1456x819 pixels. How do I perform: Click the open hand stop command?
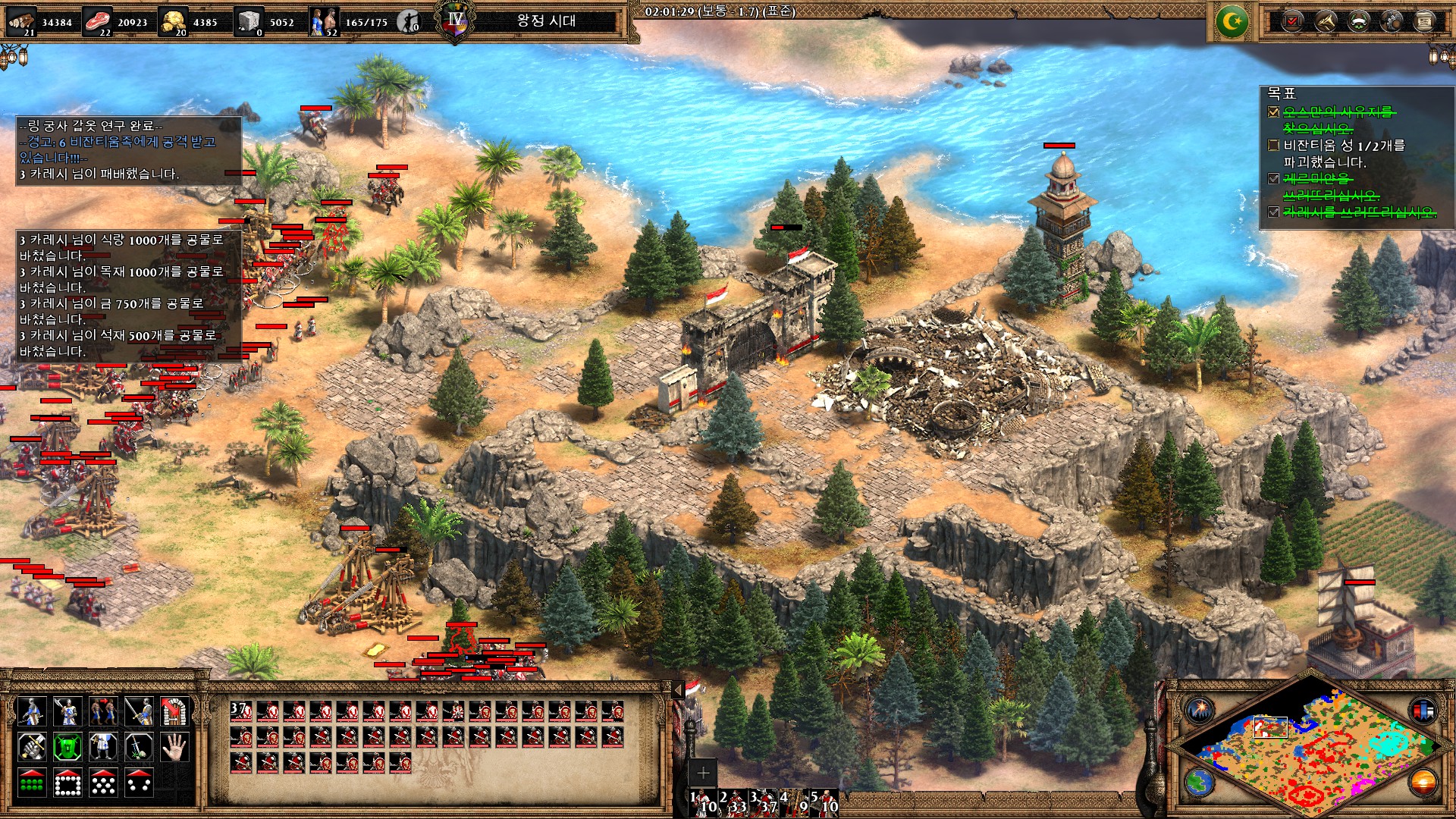point(174,747)
